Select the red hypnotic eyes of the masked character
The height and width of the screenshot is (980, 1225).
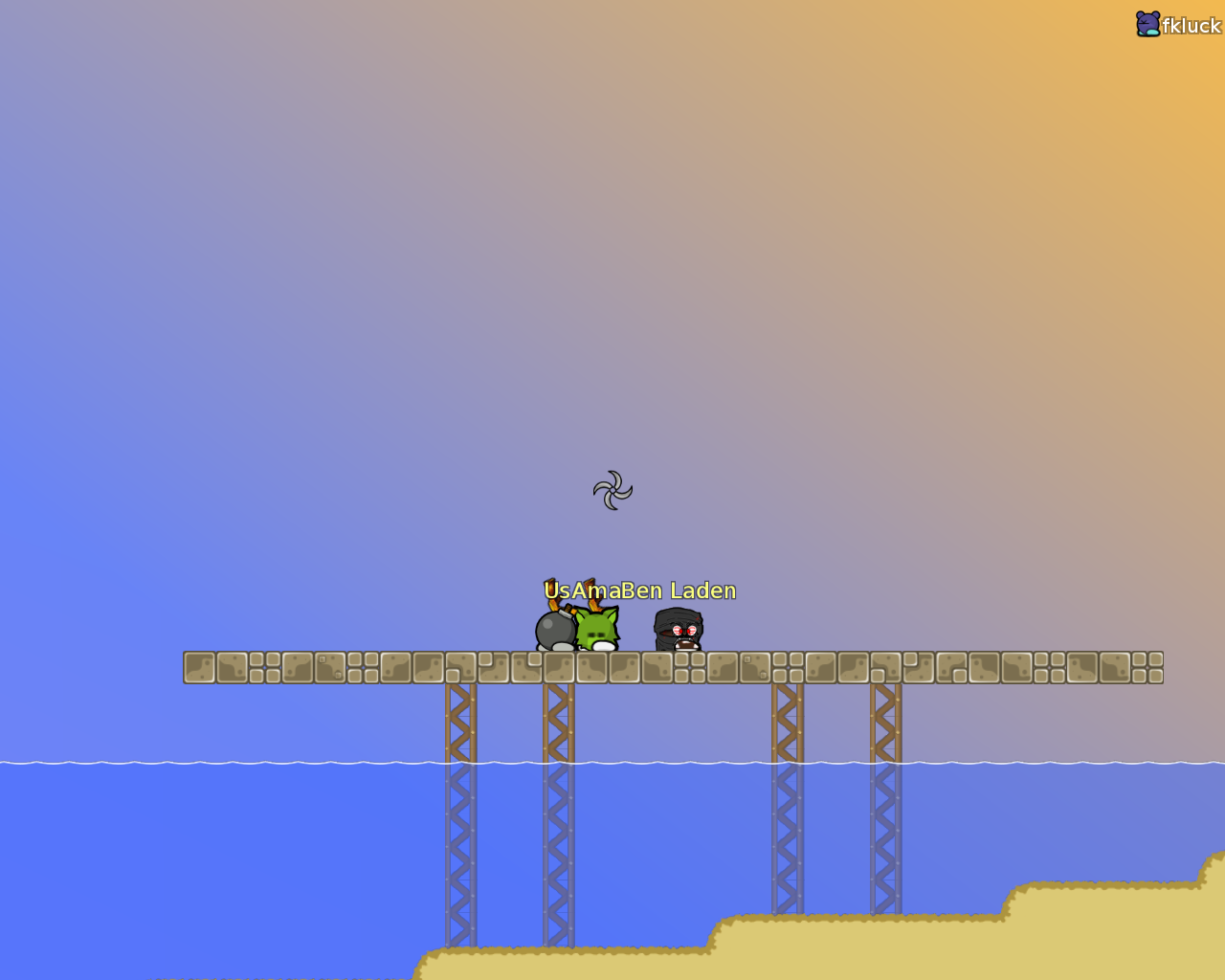click(x=685, y=629)
